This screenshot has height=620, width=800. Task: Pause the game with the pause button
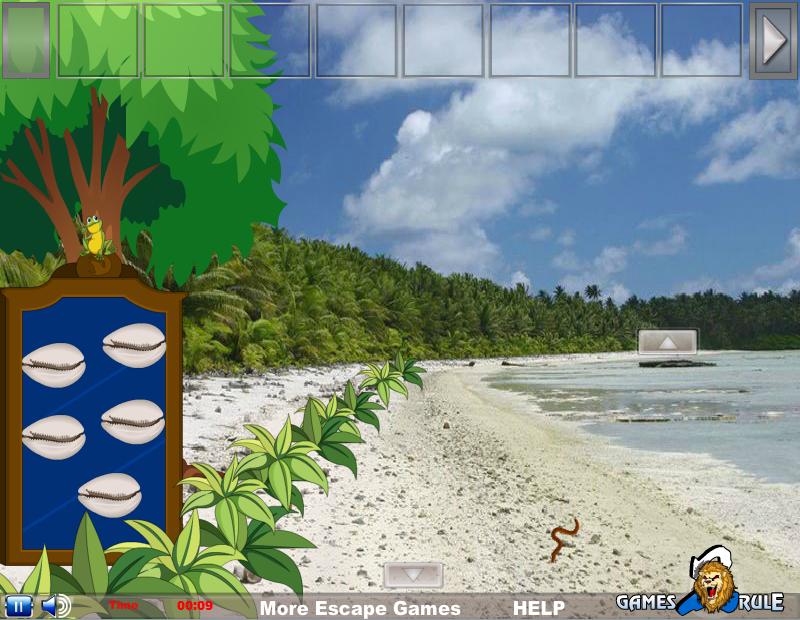19,606
